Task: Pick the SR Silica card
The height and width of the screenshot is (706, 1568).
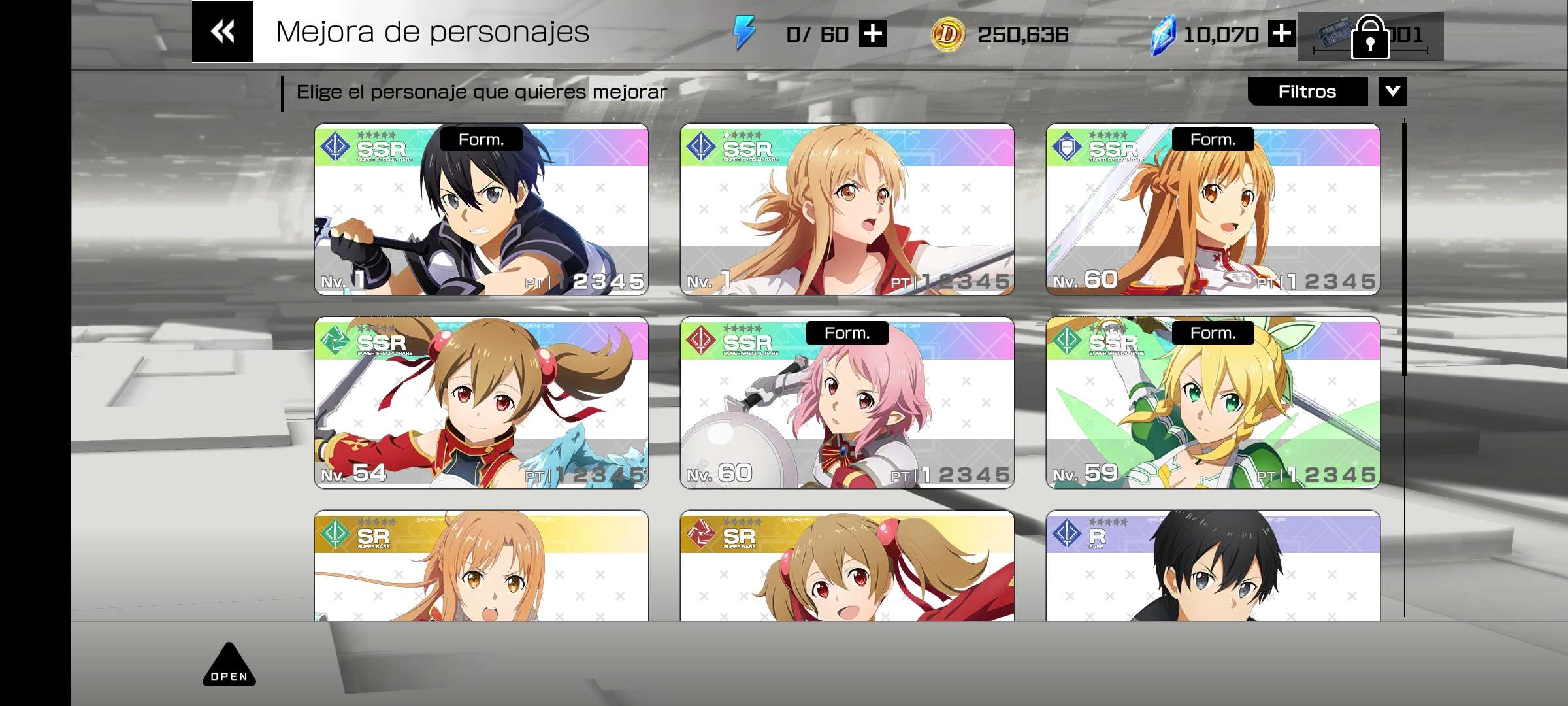Action: pyautogui.click(x=847, y=566)
